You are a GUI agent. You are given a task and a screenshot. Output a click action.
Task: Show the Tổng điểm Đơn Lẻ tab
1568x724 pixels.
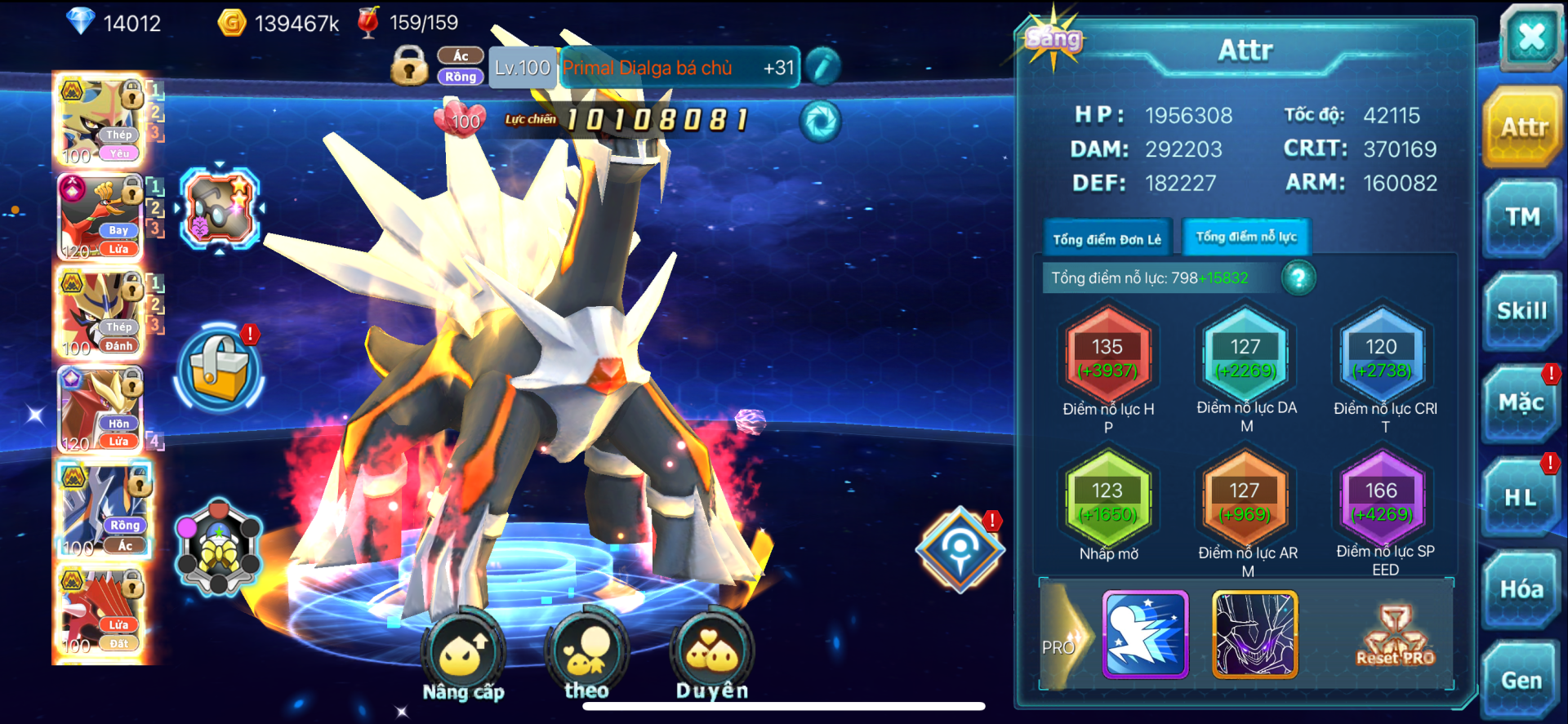point(1107,239)
